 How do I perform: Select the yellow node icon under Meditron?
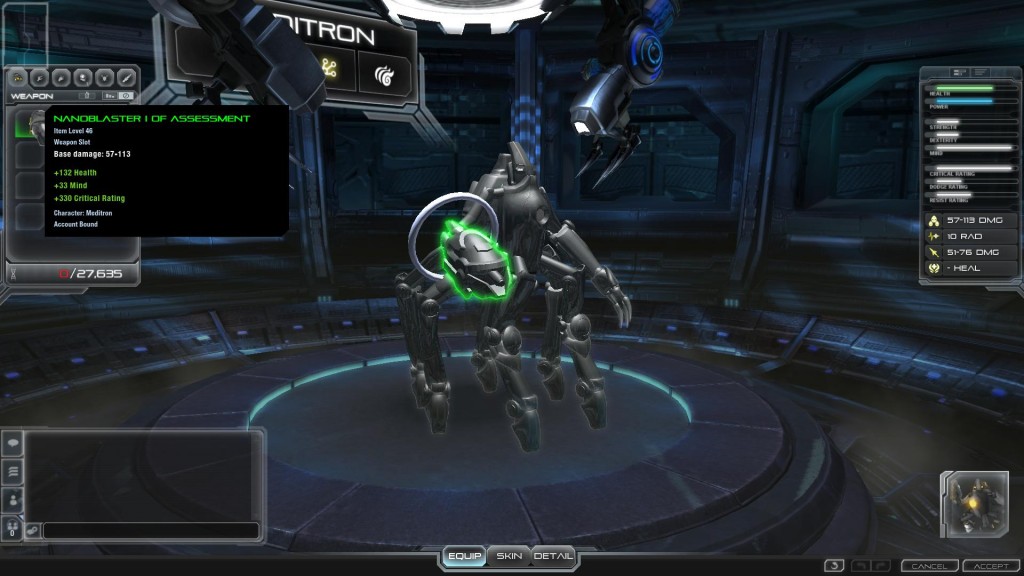coord(327,68)
